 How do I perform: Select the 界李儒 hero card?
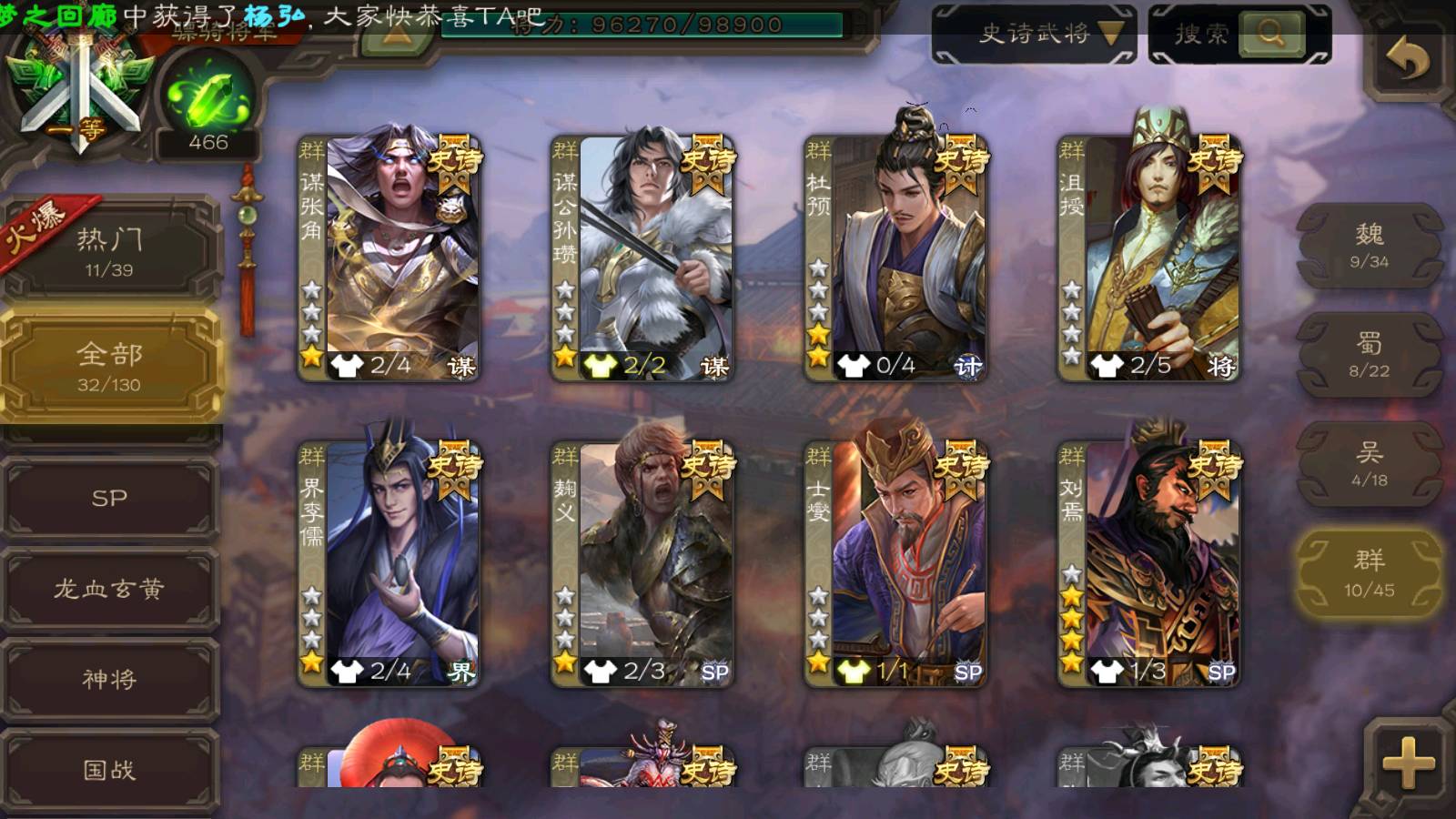[389, 563]
